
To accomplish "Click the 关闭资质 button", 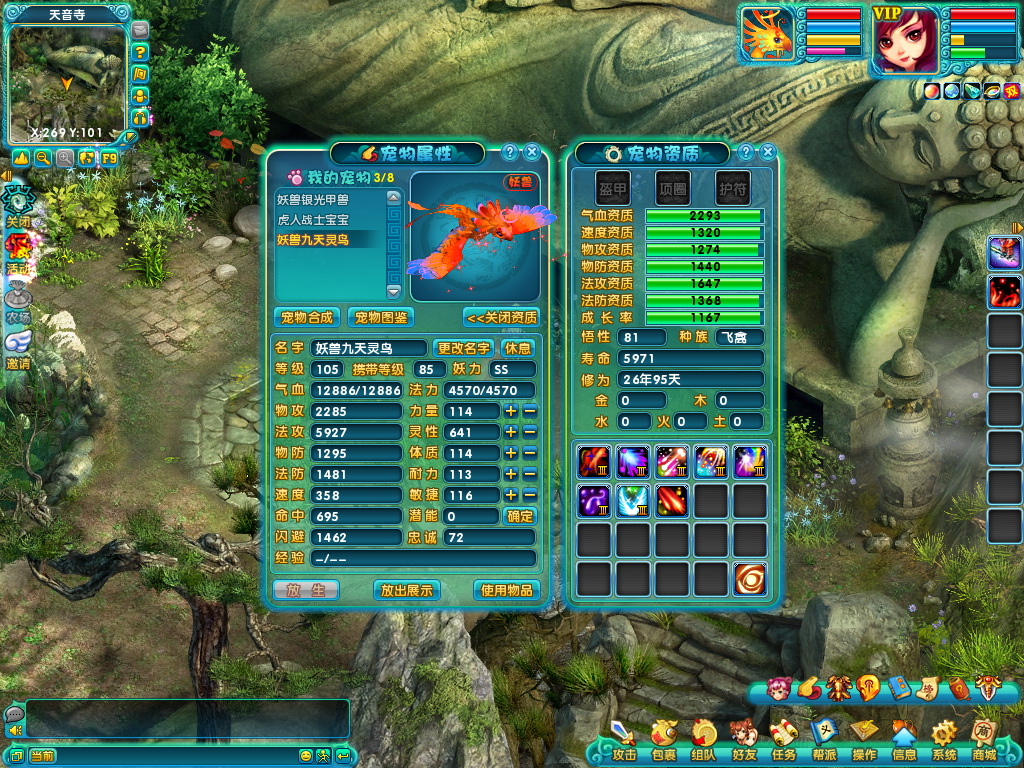I will coord(501,318).
